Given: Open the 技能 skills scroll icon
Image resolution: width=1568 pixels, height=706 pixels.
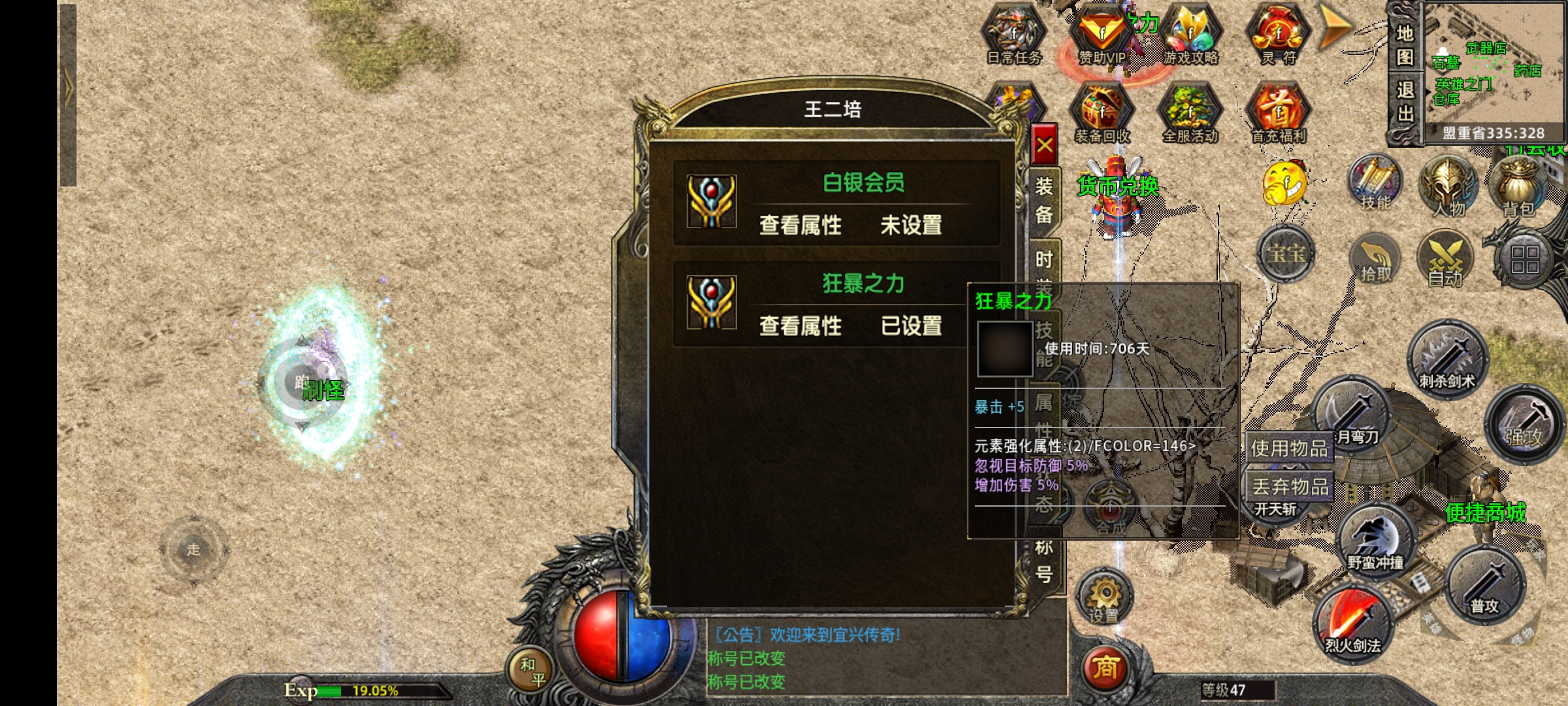Looking at the screenshot, I should pos(1375,184).
